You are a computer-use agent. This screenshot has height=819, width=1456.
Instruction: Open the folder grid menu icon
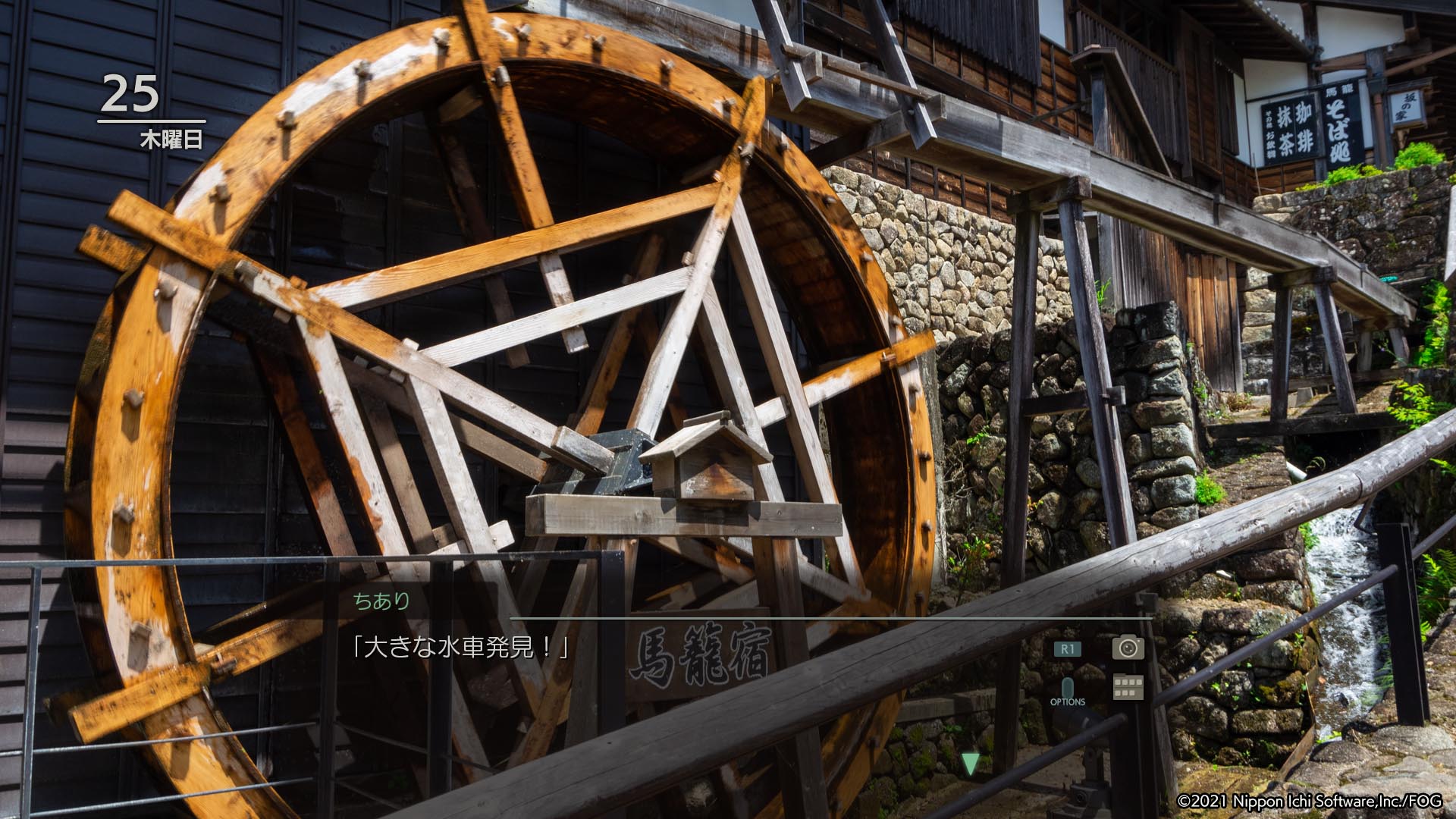1128,687
